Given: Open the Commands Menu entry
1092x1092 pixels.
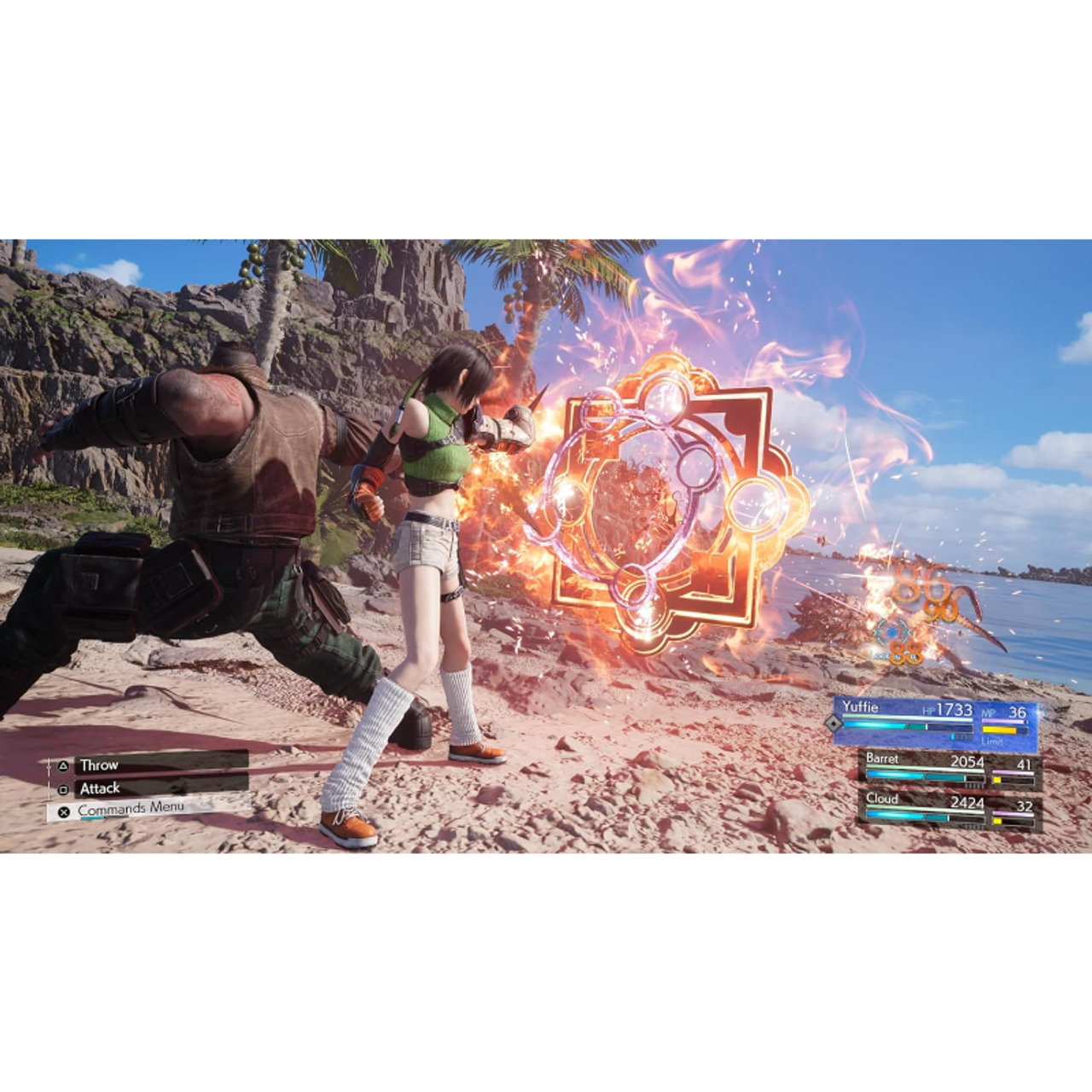Looking at the screenshot, I should [132, 807].
